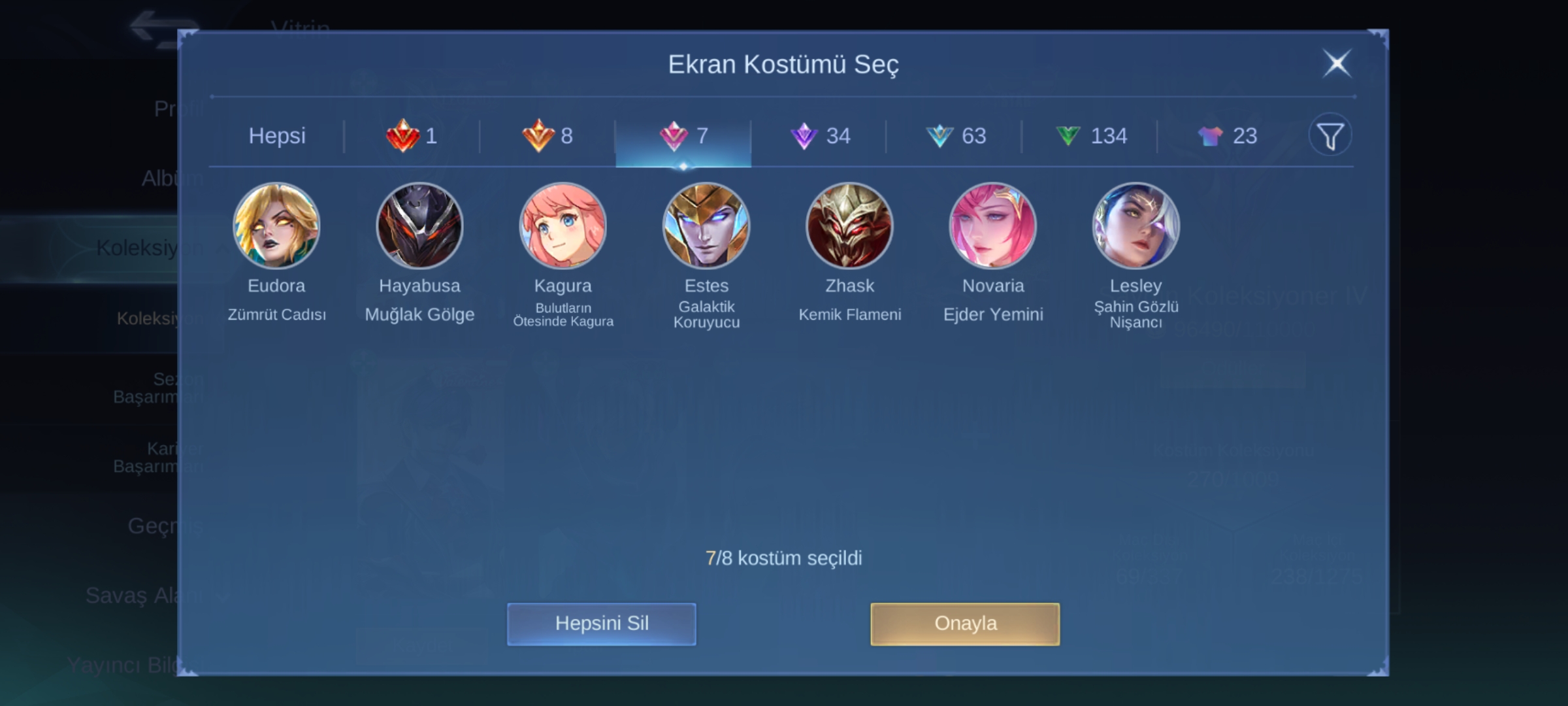Select Eudora's Zümrüt Cadısı skin
The height and width of the screenshot is (706, 1568).
point(276,226)
